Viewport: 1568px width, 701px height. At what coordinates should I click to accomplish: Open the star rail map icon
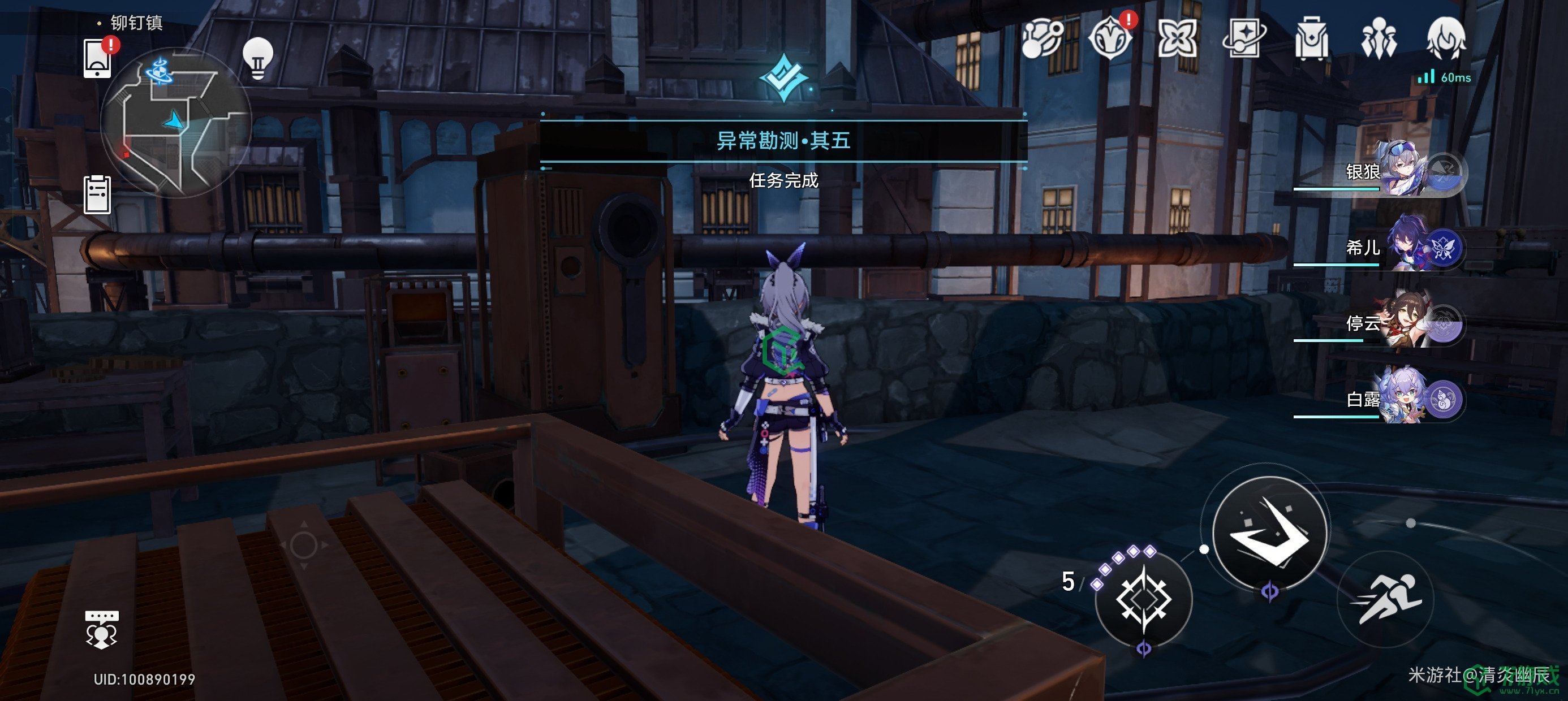click(1041, 39)
